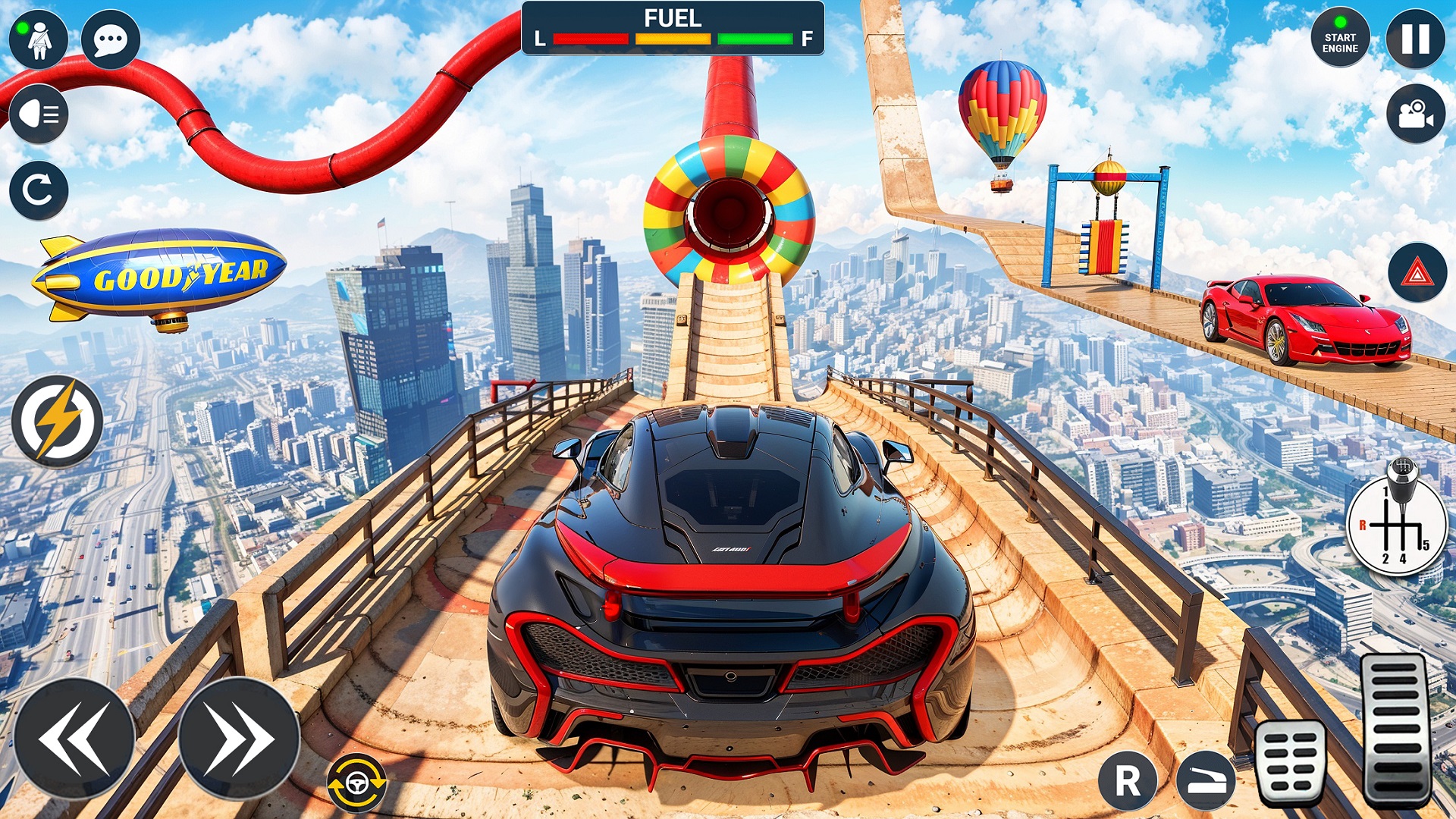Image resolution: width=1456 pixels, height=819 pixels.
Task: Switch camera view with the camcorder icon
Action: (1417, 112)
